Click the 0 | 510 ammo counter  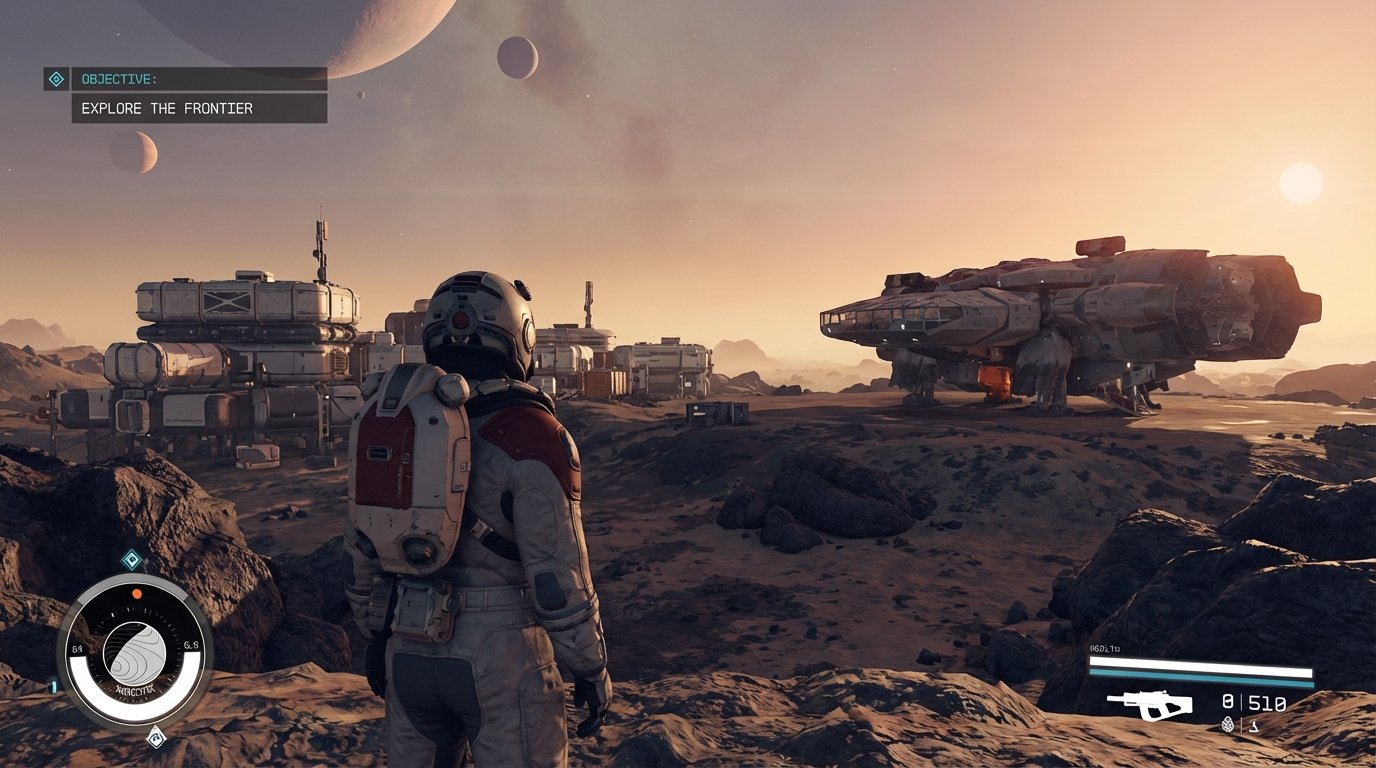[1252, 702]
